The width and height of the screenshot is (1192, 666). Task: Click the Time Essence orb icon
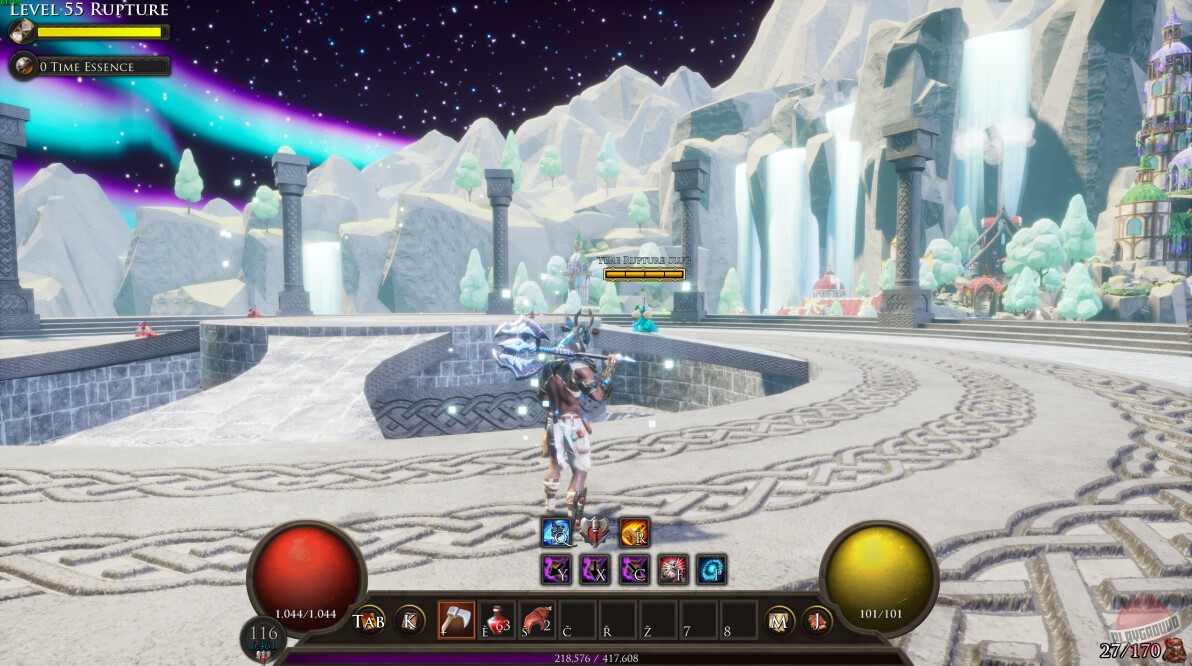coord(21,67)
